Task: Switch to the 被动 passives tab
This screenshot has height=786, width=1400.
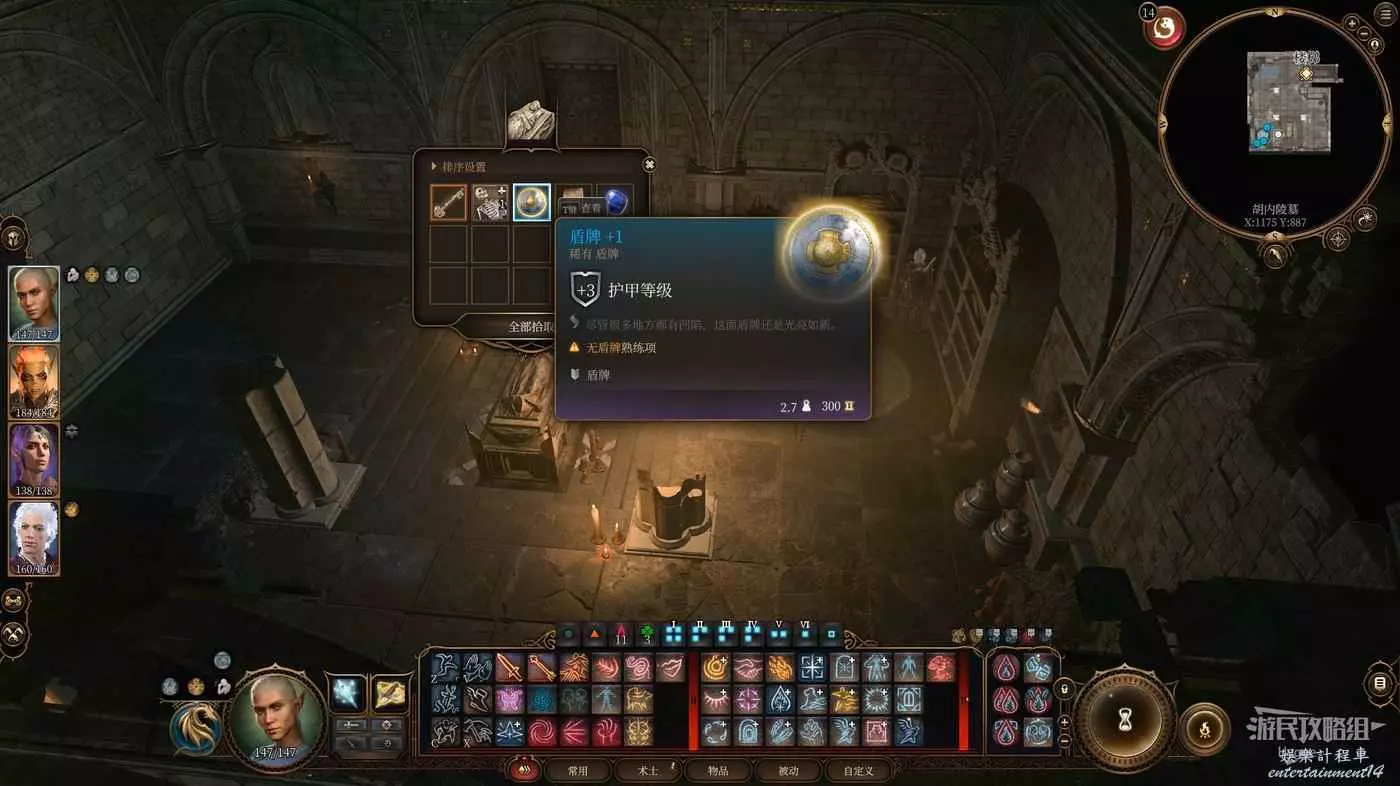Action: click(789, 771)
